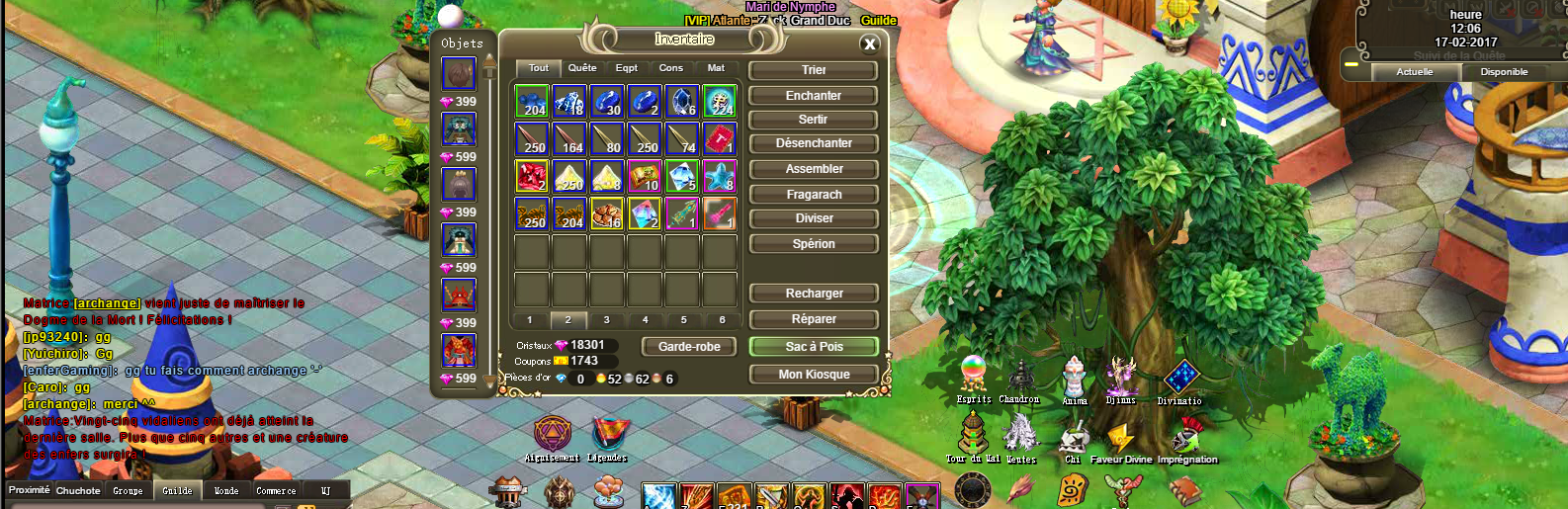
Task: Open the Faveur Divine icon
Action: [1121, 438]
